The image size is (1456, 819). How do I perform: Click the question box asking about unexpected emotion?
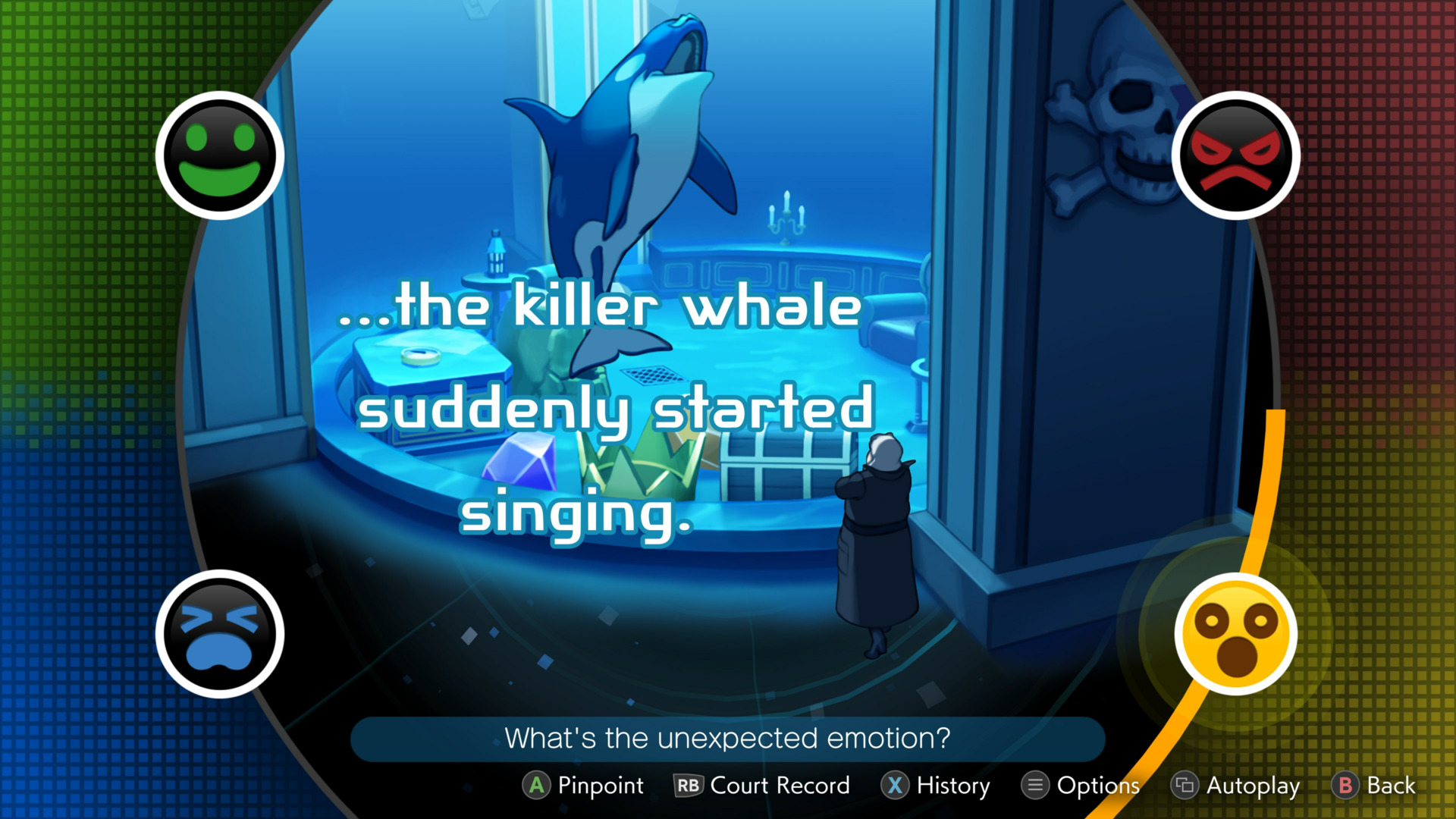727,738
